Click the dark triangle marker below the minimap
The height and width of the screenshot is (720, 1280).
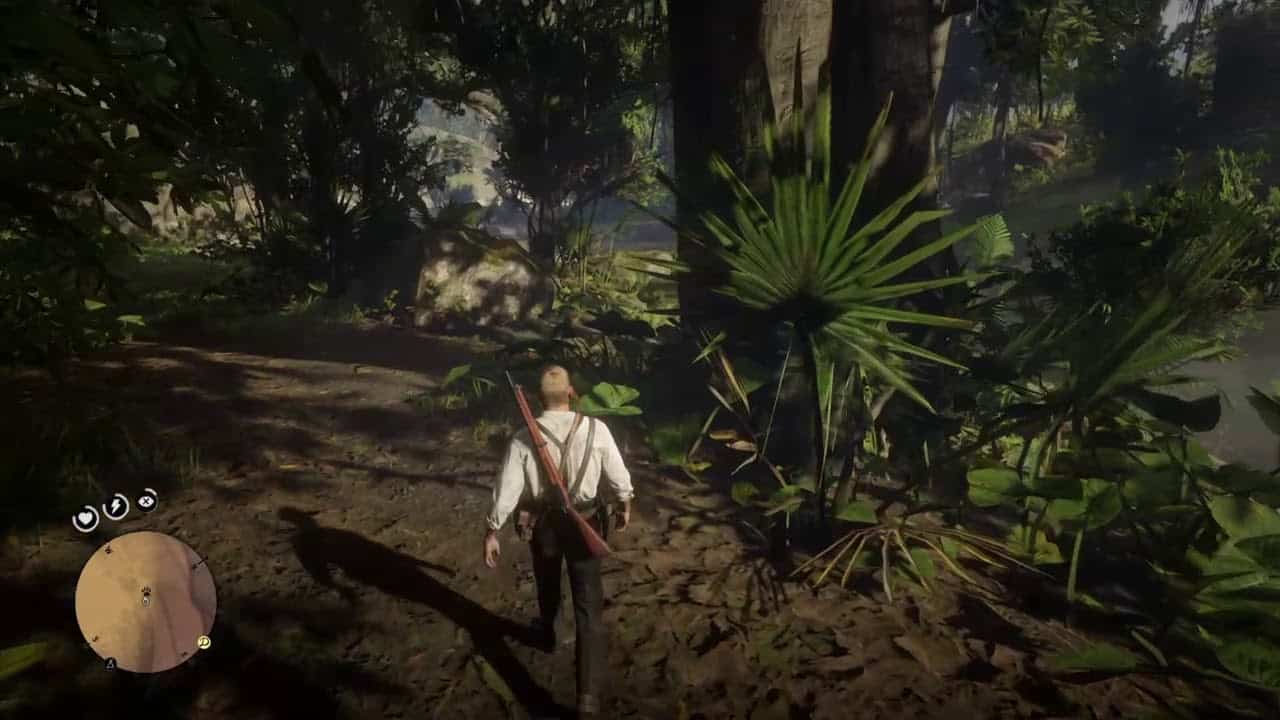110,663
